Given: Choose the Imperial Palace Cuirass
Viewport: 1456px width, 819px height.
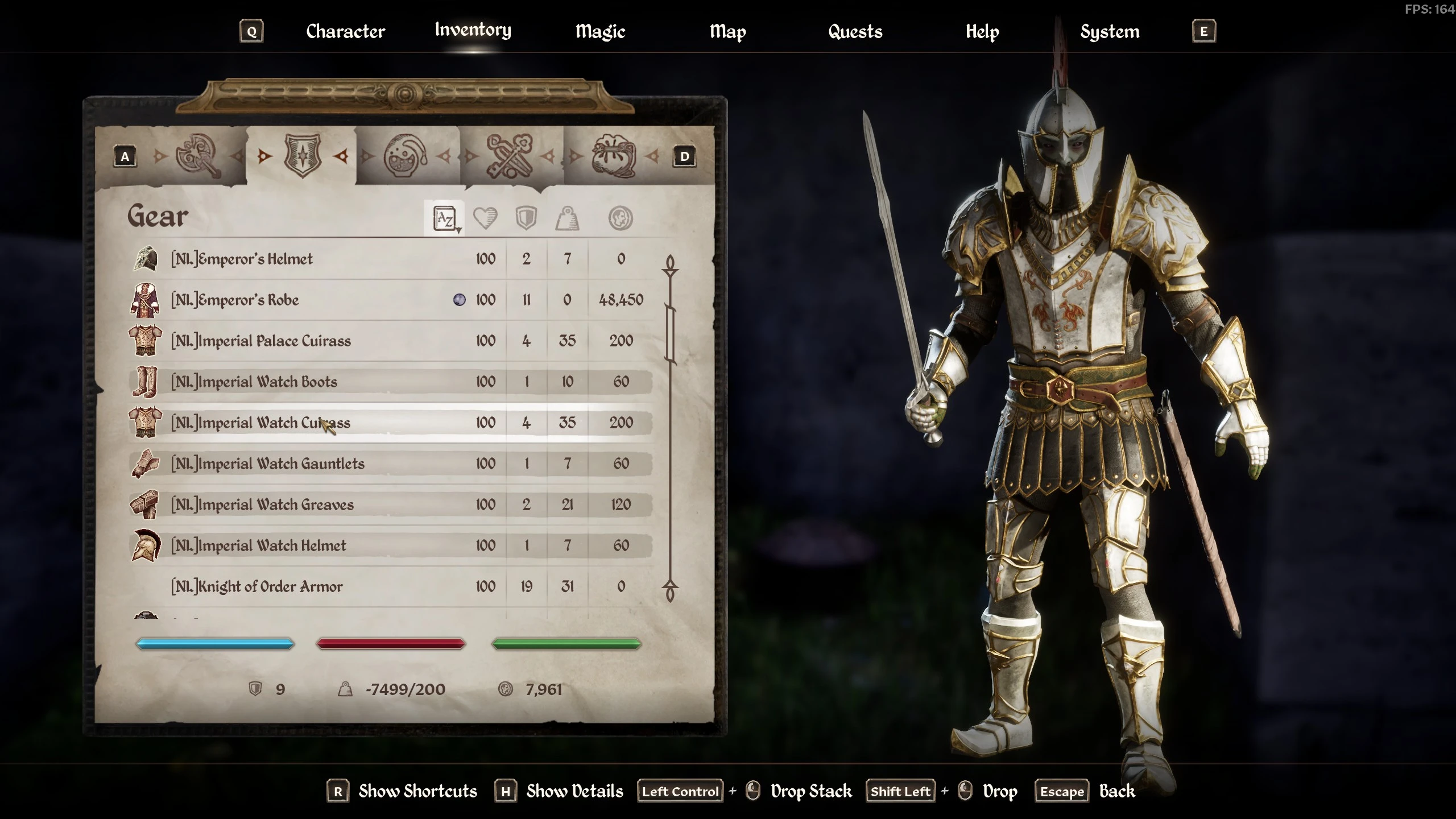Looking at the screenshot, I should click(261, 341).
